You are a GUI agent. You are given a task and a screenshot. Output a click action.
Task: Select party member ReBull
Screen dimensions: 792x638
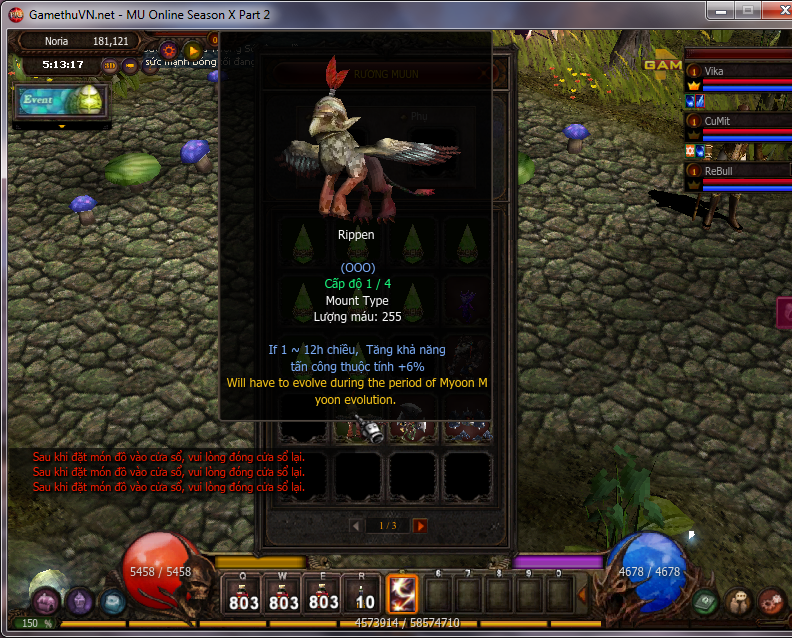point(738,171)
